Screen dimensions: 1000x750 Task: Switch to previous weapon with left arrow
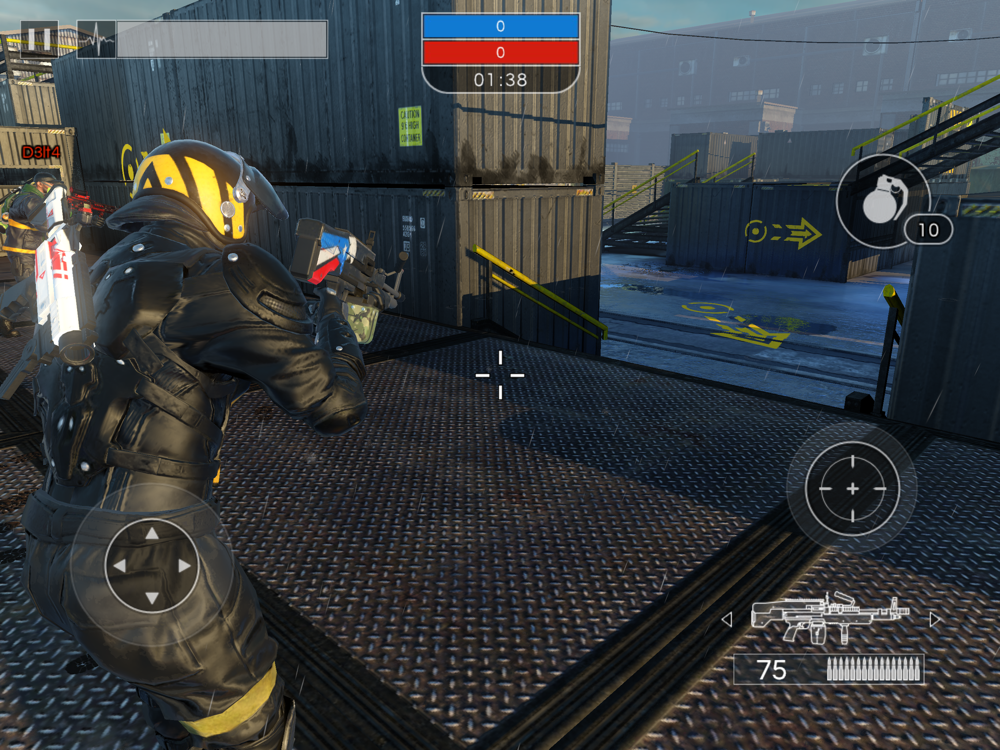[x=727, y=620]
